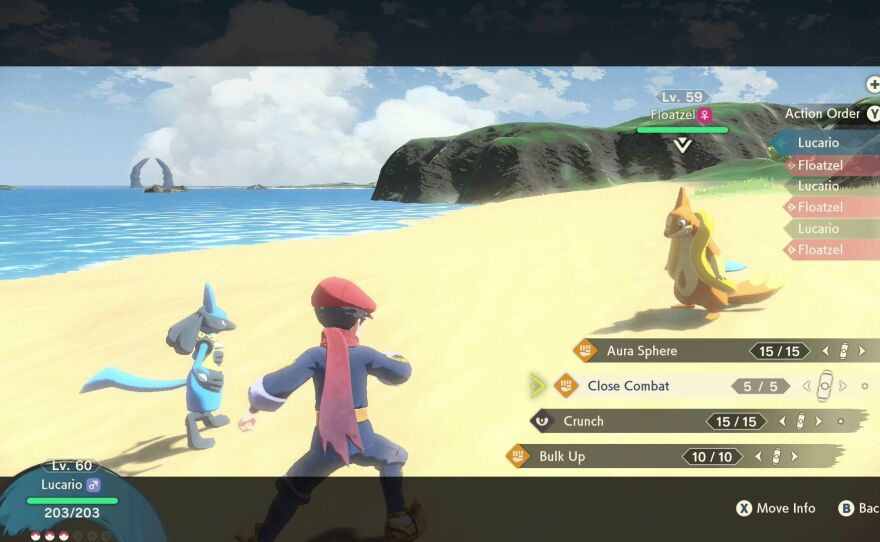Select the Close Combat move
This screenshot has width=880, height=542.
click(x=629, y=386)
